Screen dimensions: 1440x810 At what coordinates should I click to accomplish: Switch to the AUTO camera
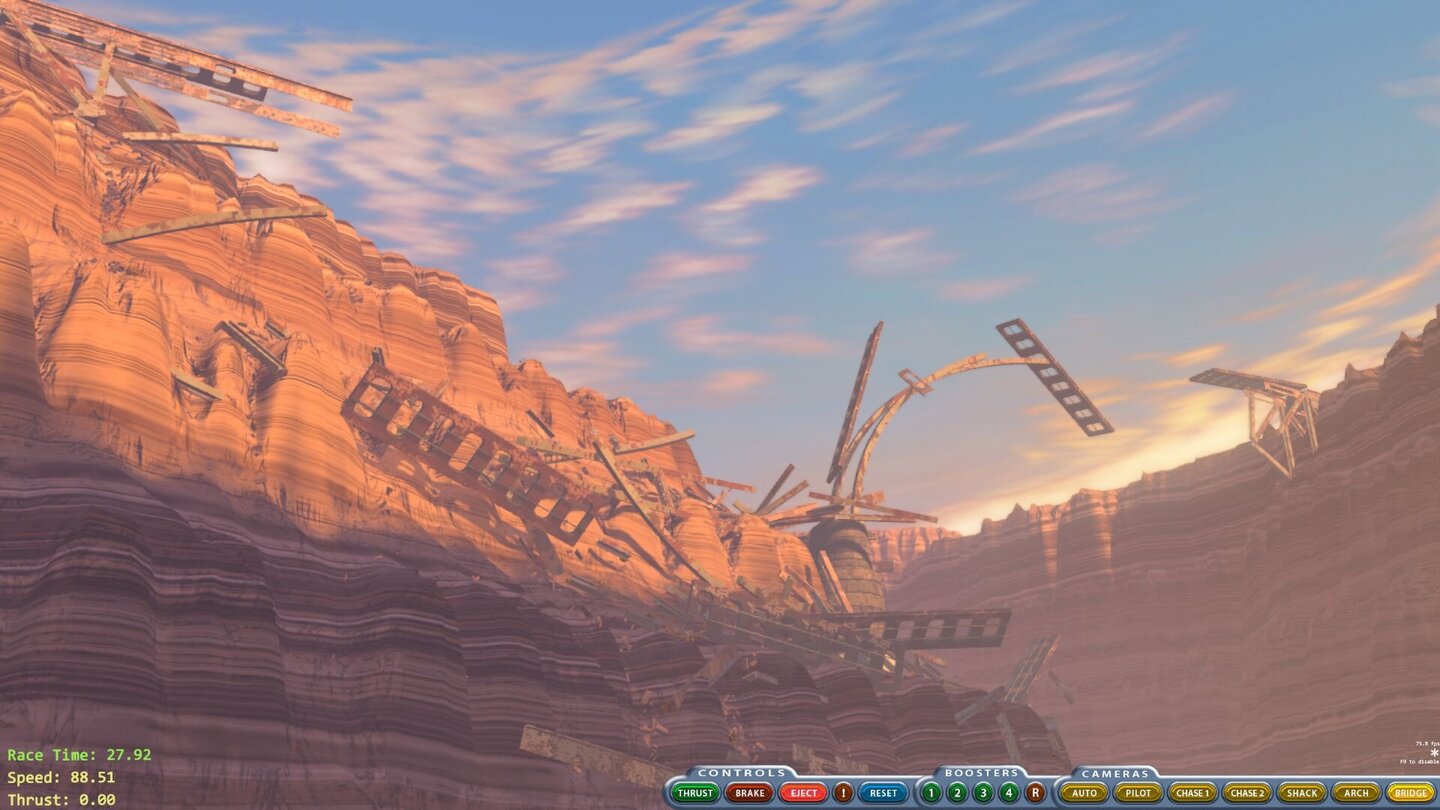click(1084, 792)
